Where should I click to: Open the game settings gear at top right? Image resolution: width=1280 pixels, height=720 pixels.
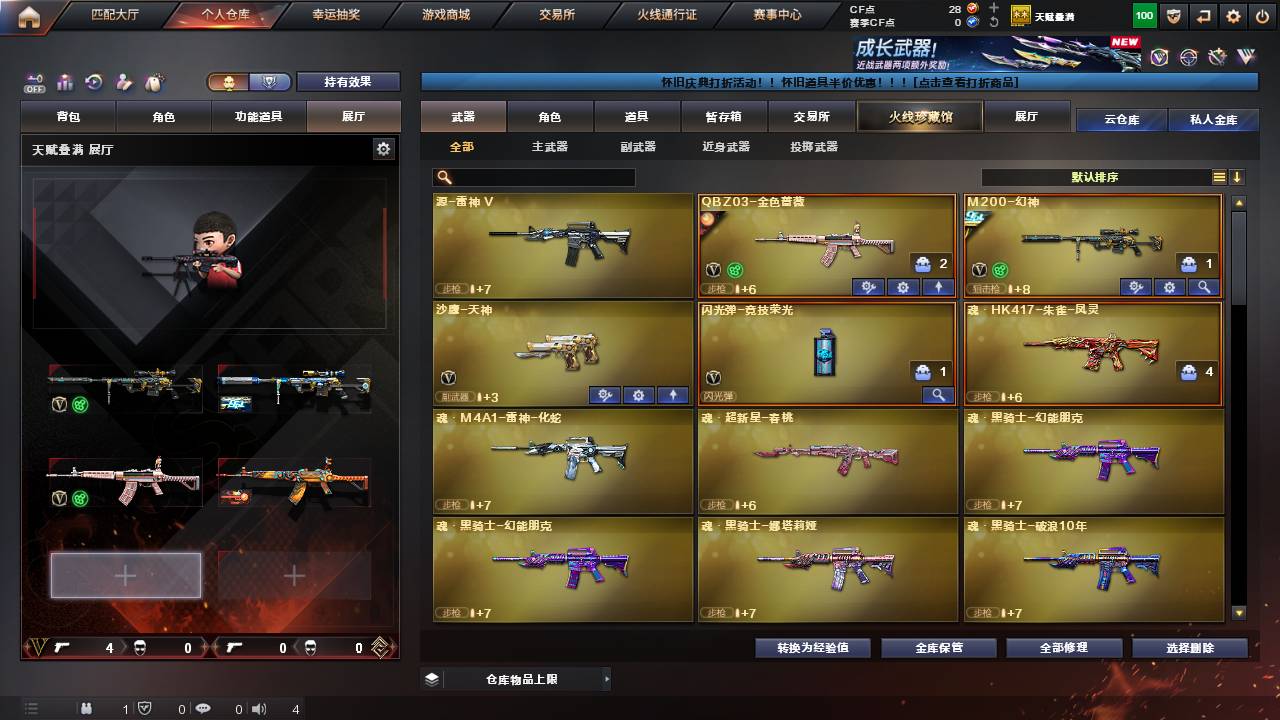click(x=1232, y=15)
